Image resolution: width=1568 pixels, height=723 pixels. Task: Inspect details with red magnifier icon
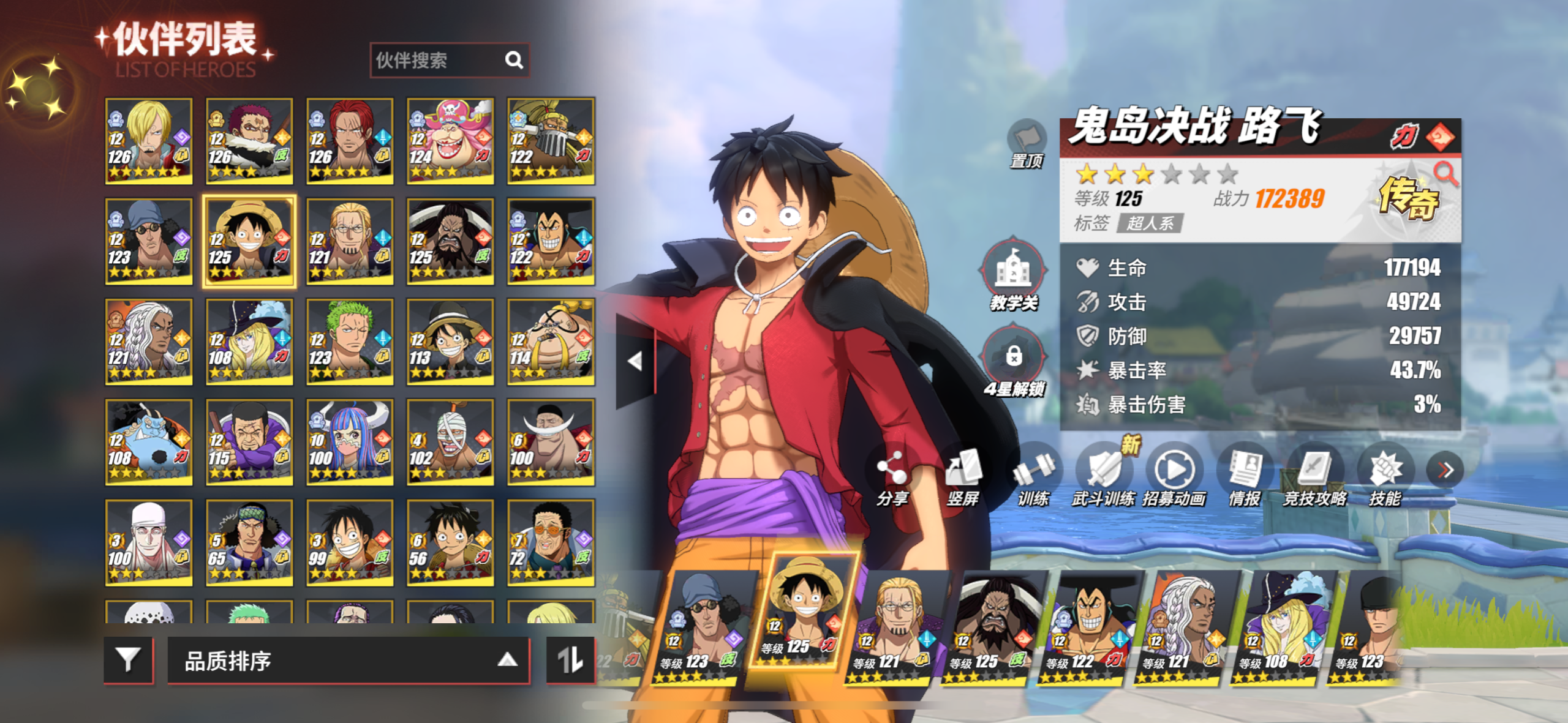[x=1445, y=174]
